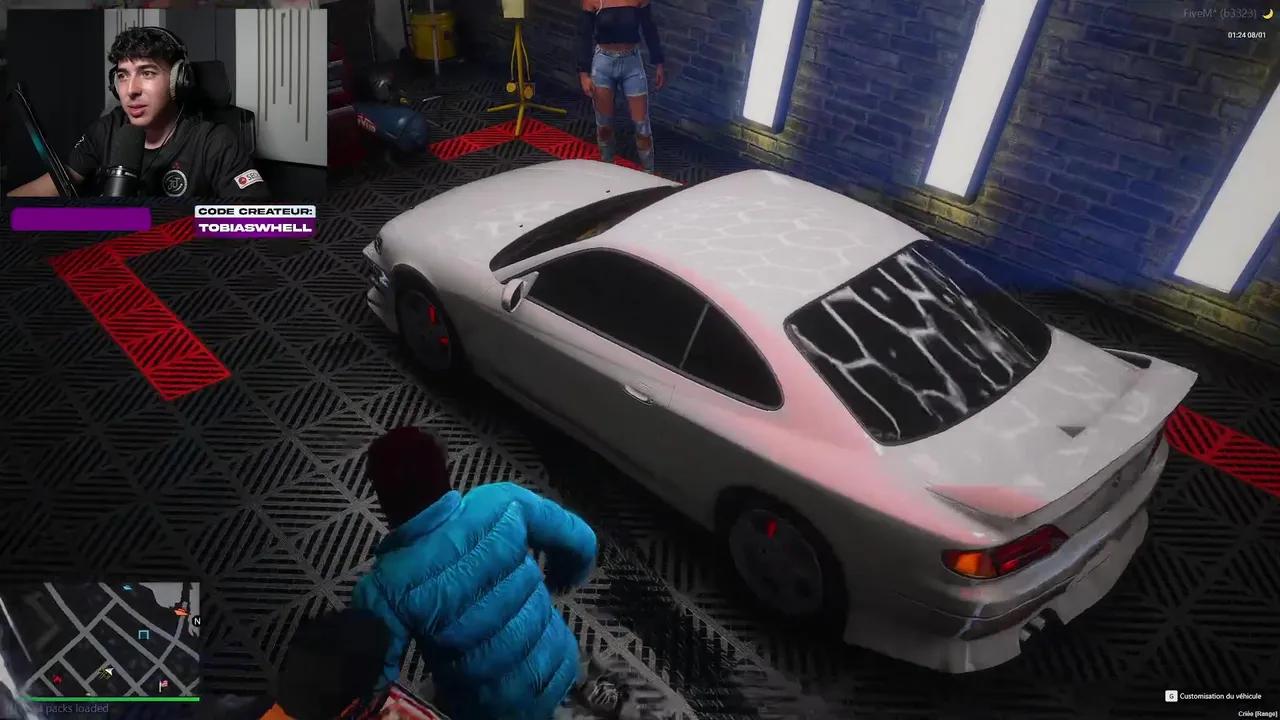The height and width of the screenshot is (720, 1280).
Task: Click the purple overlay bar under the webcam
Action: [x=80, y=219]
